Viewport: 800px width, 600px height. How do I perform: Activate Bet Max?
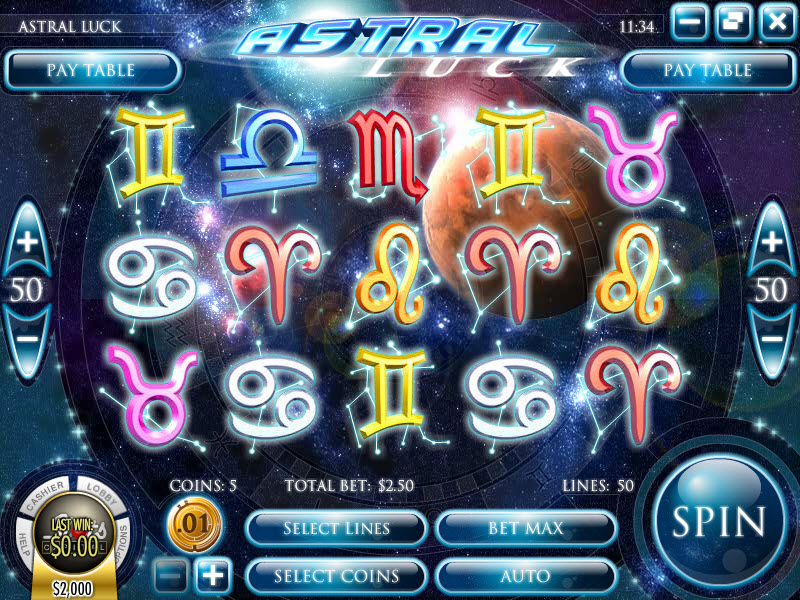coord(526,527)
